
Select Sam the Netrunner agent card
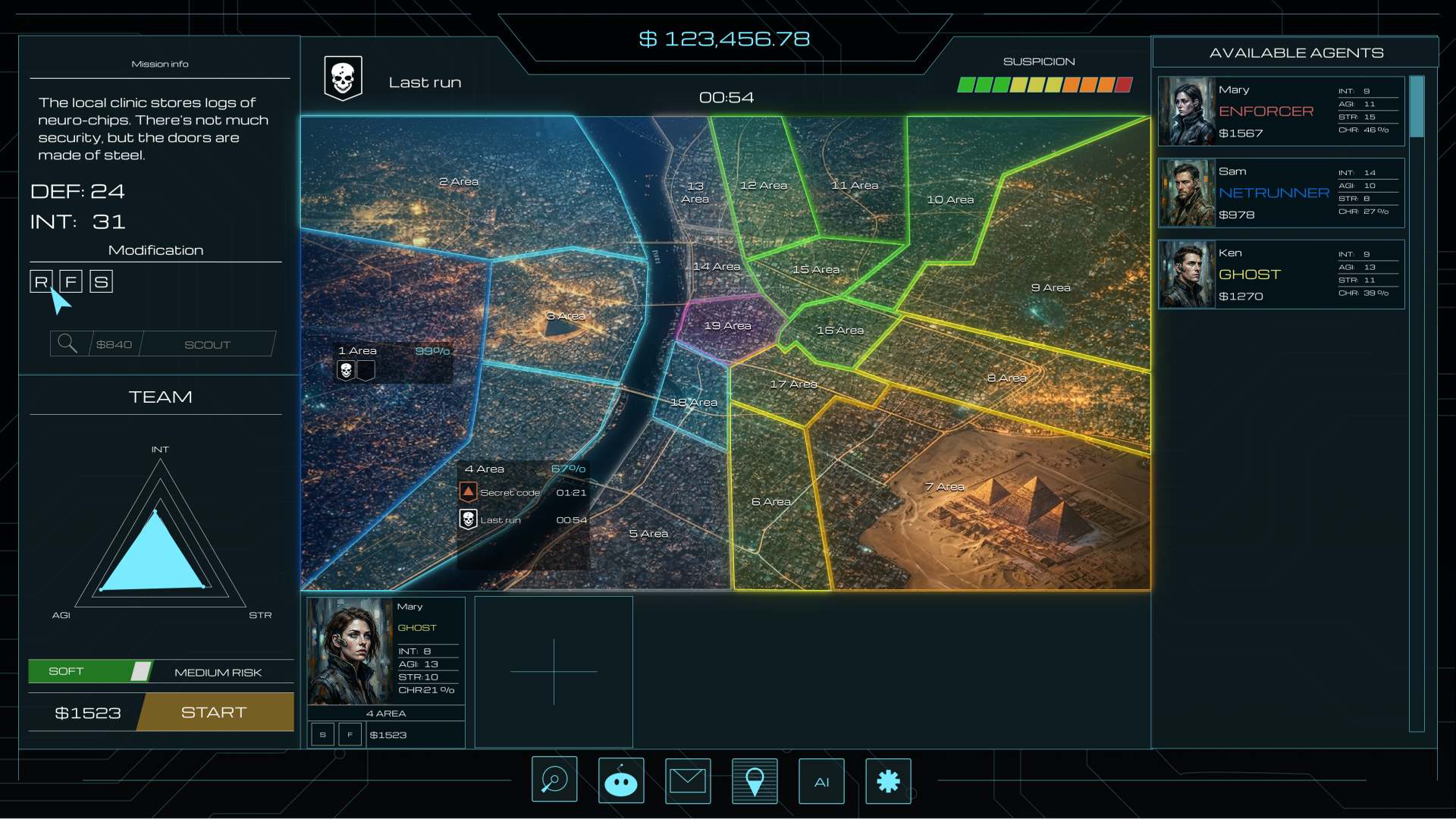tap(1280, 193)
